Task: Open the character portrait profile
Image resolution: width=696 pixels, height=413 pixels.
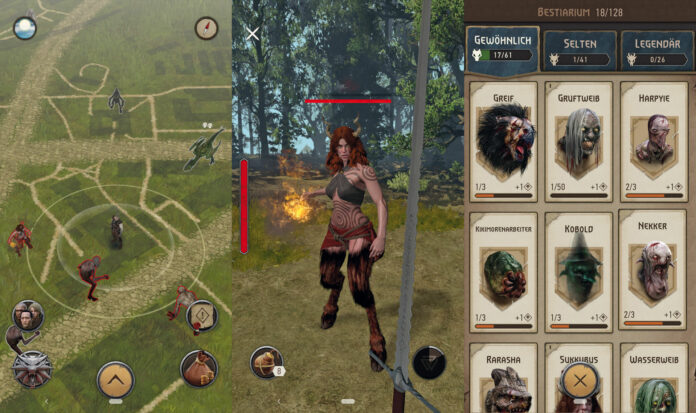Action: tap(27, 315)
